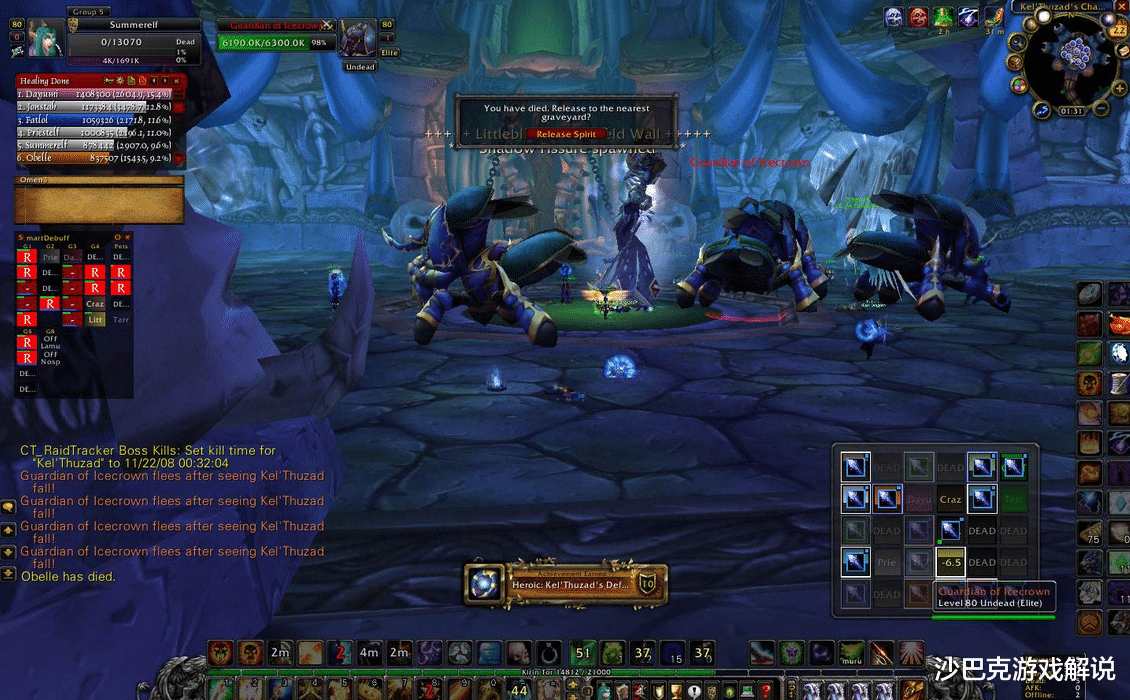Click the Craz raid frame in SmartDebuff

tap(95, 303)
